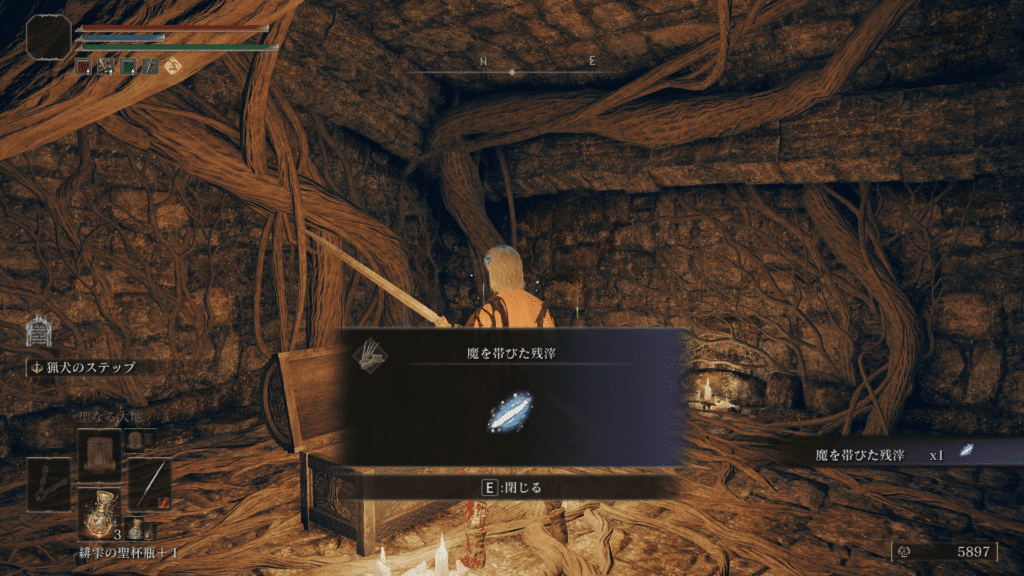Click the green status buff icon
Image resolution: width=1024 pixels, height=576 pixels.
(x=128, y=67)
